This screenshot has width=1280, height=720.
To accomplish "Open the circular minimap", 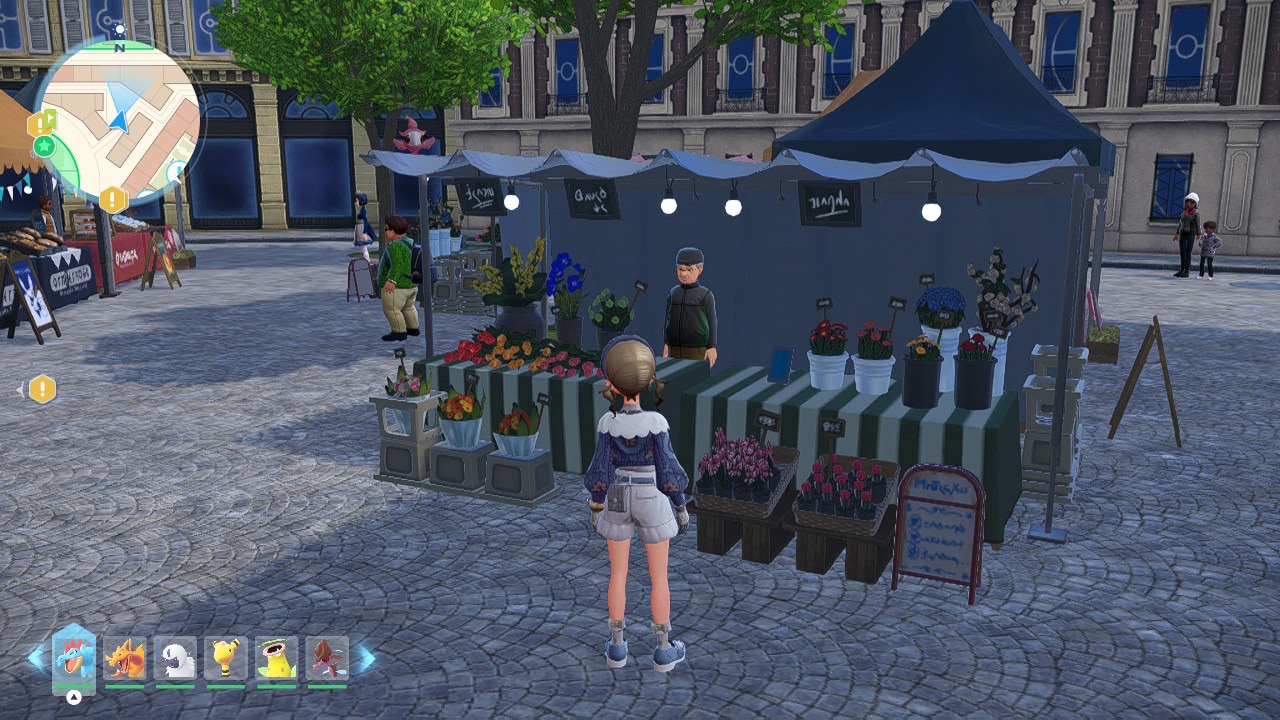I will (120, 122).
